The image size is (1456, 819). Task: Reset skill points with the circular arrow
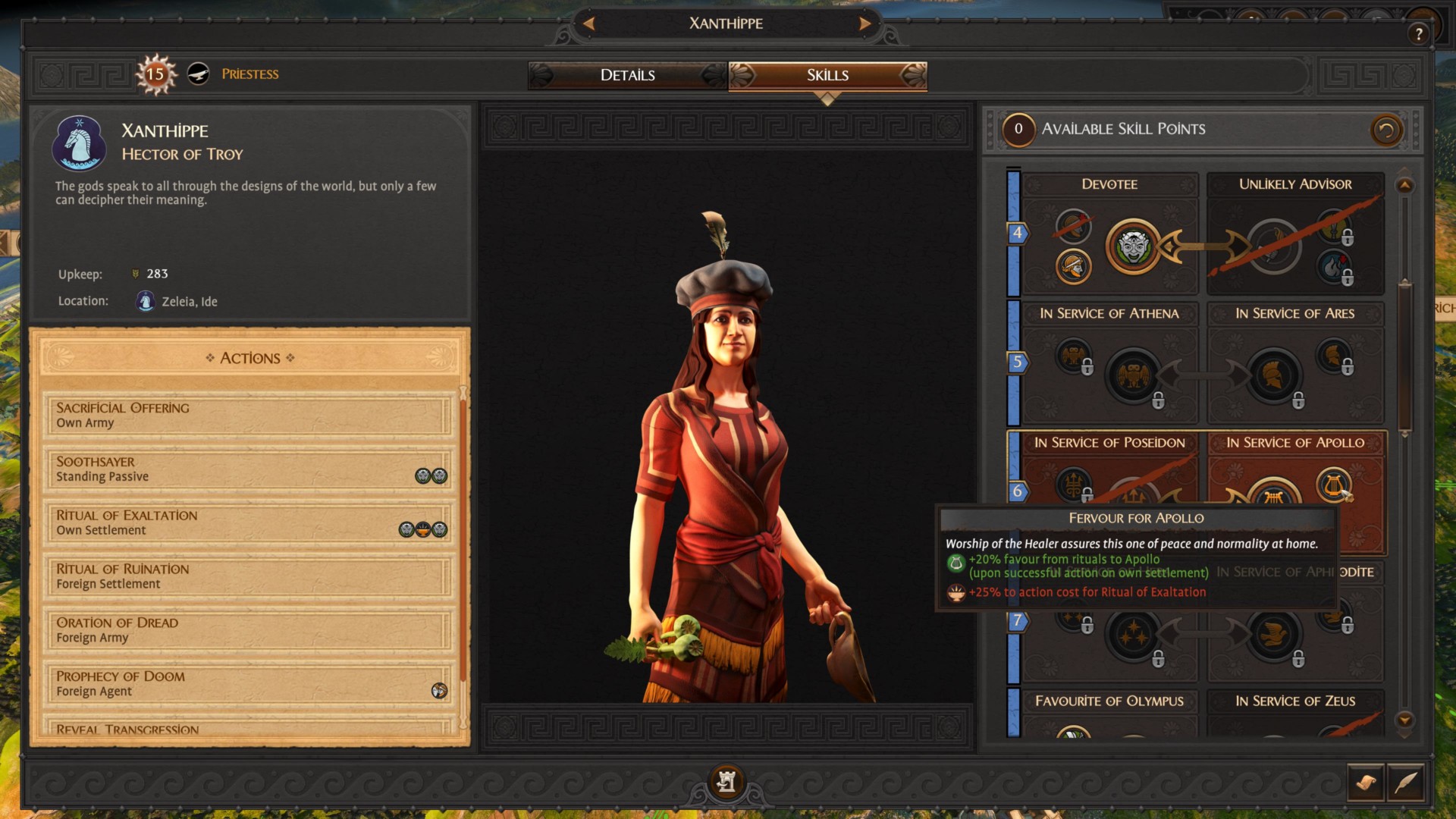pos(1385,130)
